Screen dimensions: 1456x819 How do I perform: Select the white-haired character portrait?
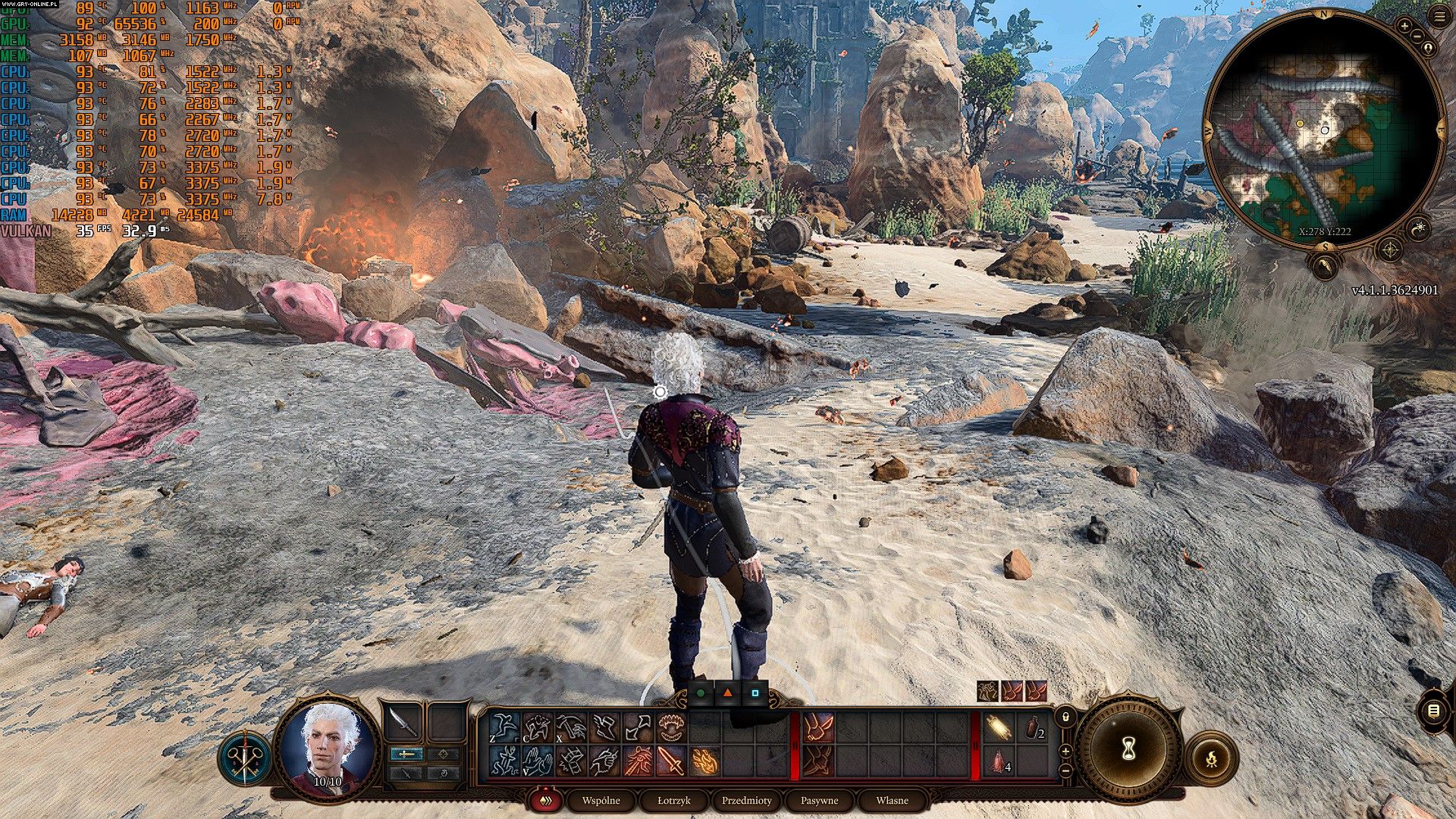[327, 747]
